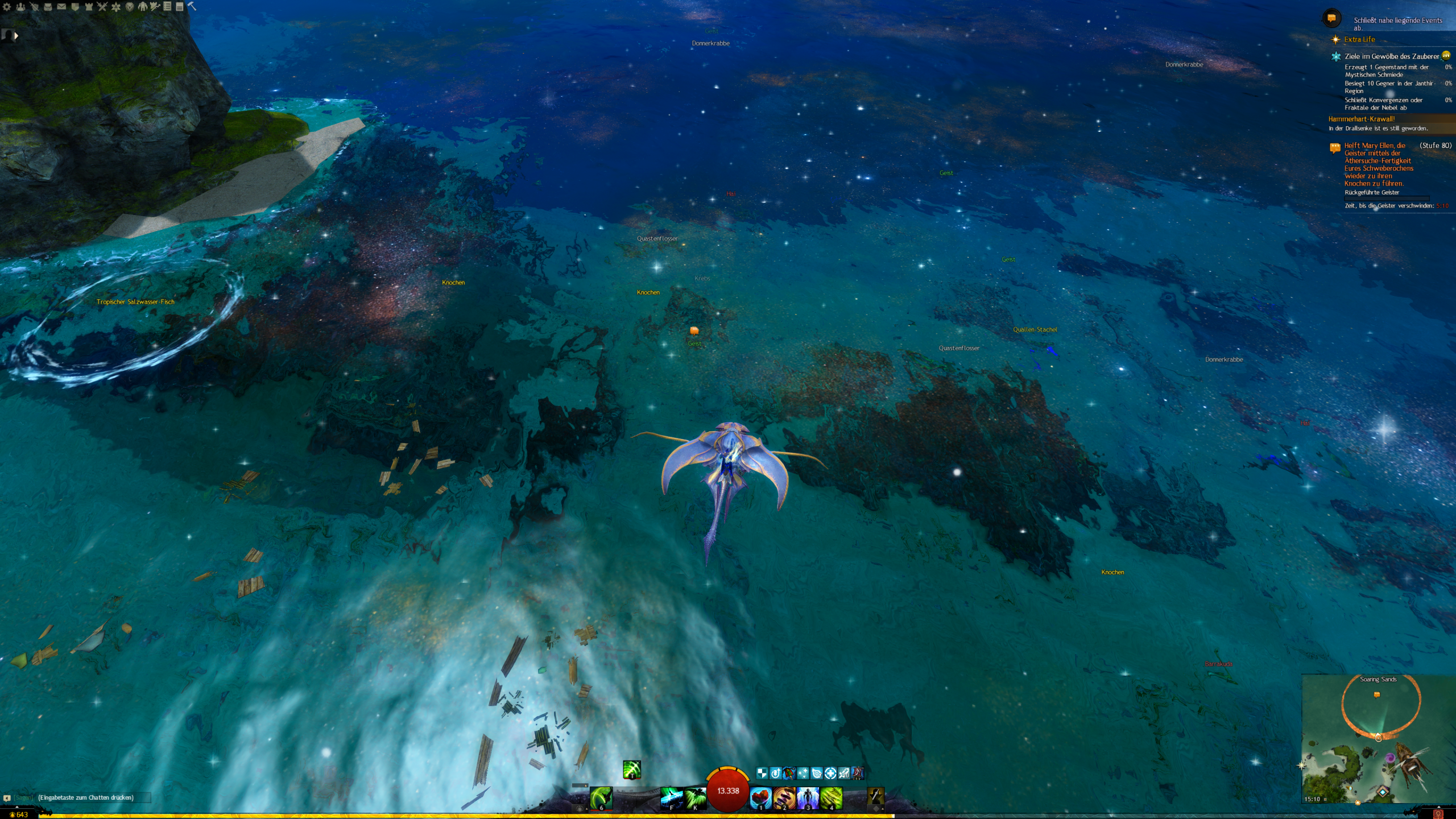
Task: Click the green special action skill T
Action: click(x=632, y=770)
